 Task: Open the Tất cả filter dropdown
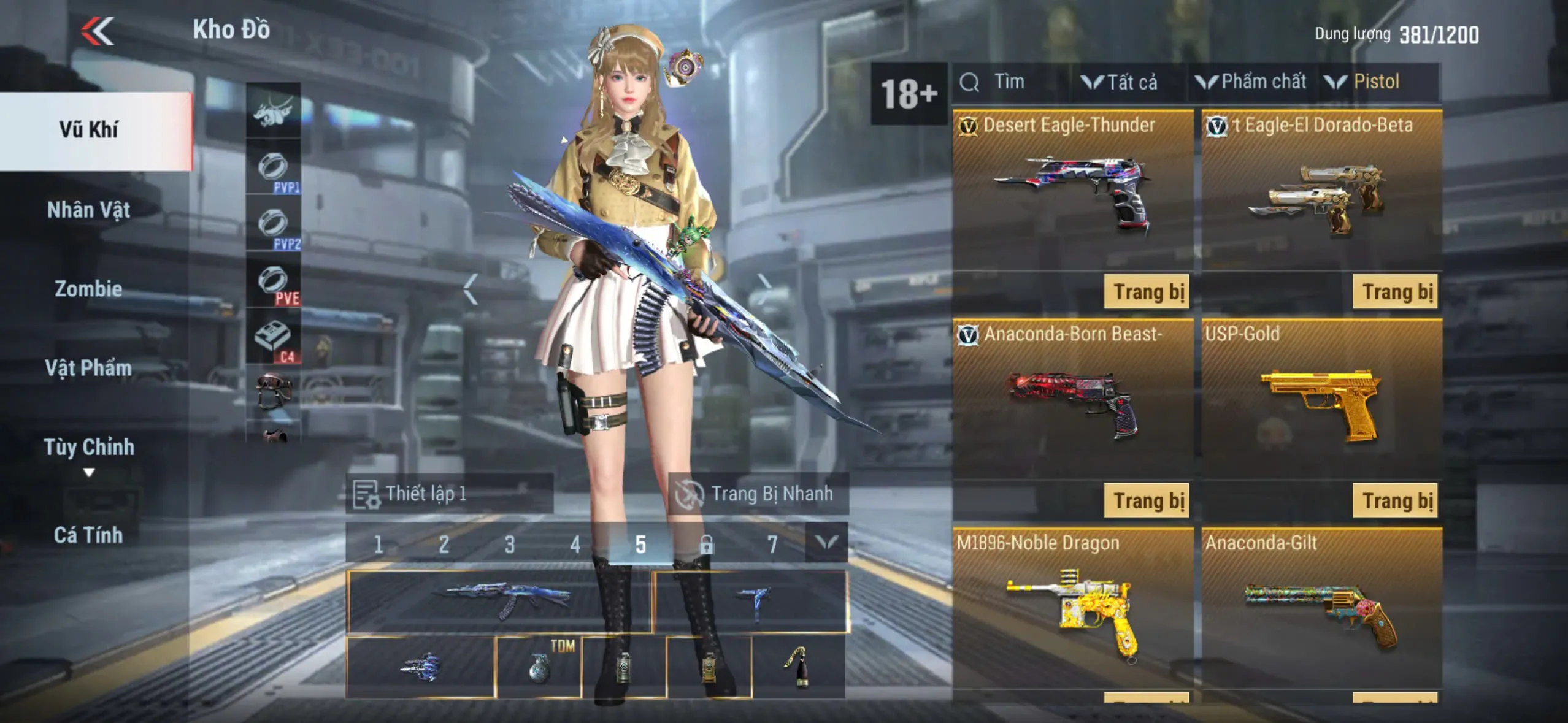click(1121, 82)
